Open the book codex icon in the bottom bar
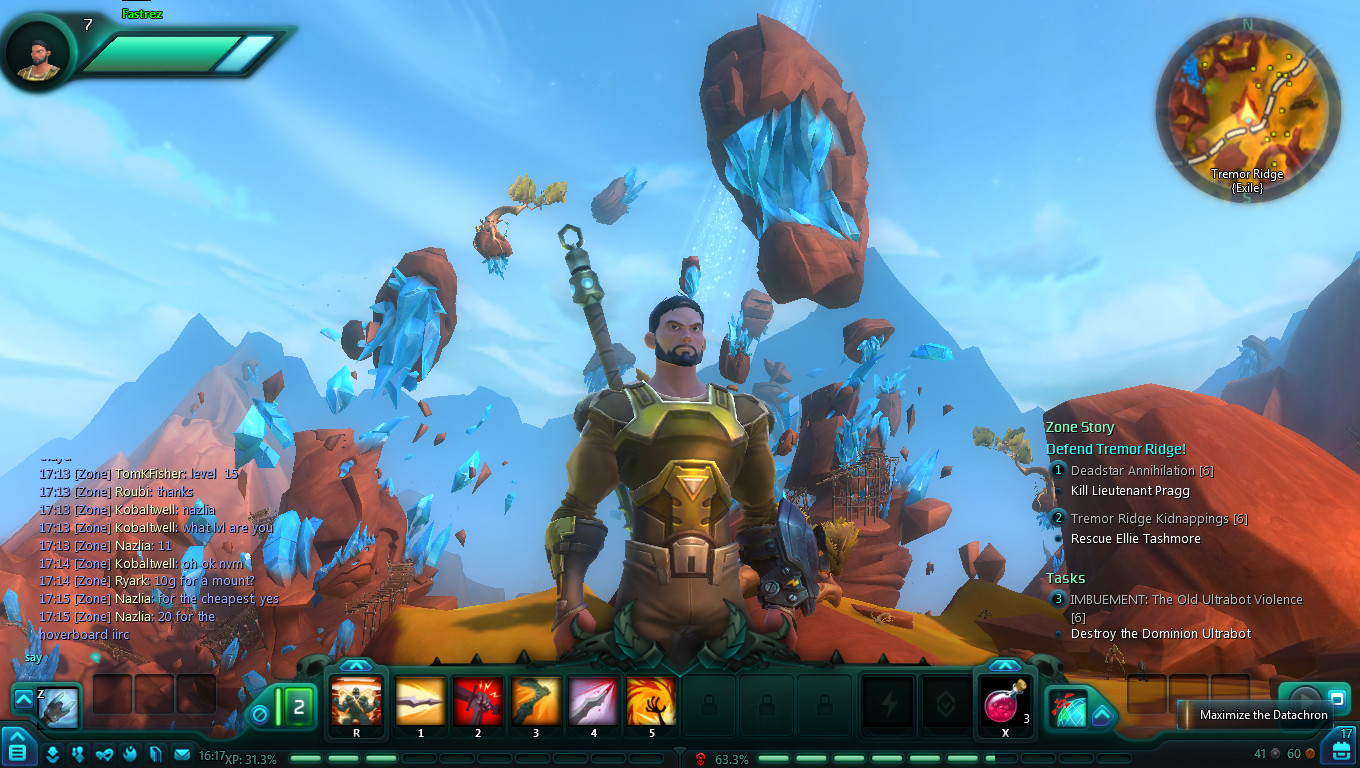Image resolution: width=1360 pixels, height=768 pixels. point(155,753)
